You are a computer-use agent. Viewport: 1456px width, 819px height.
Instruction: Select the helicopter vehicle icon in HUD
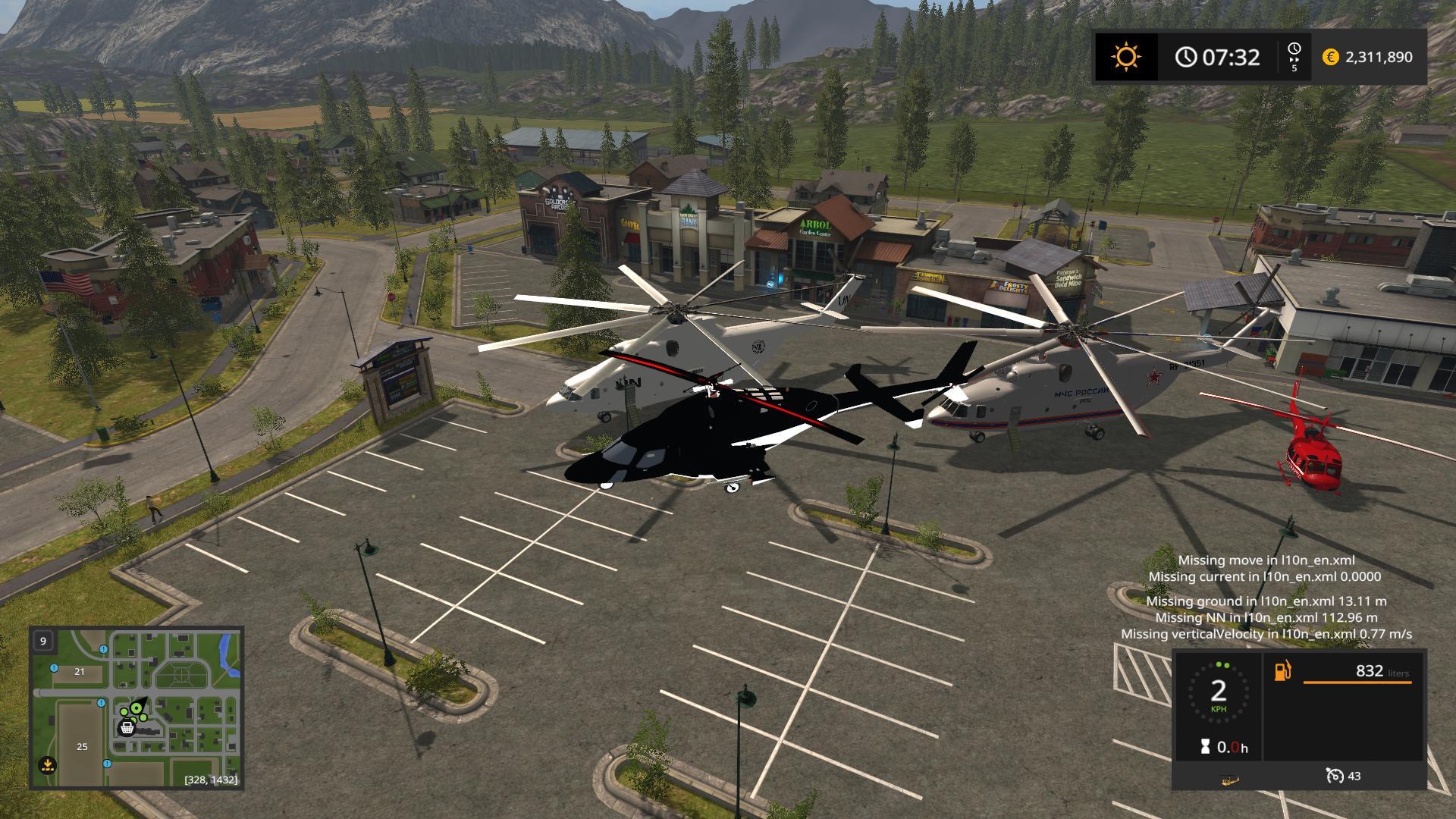point(1230,778)
